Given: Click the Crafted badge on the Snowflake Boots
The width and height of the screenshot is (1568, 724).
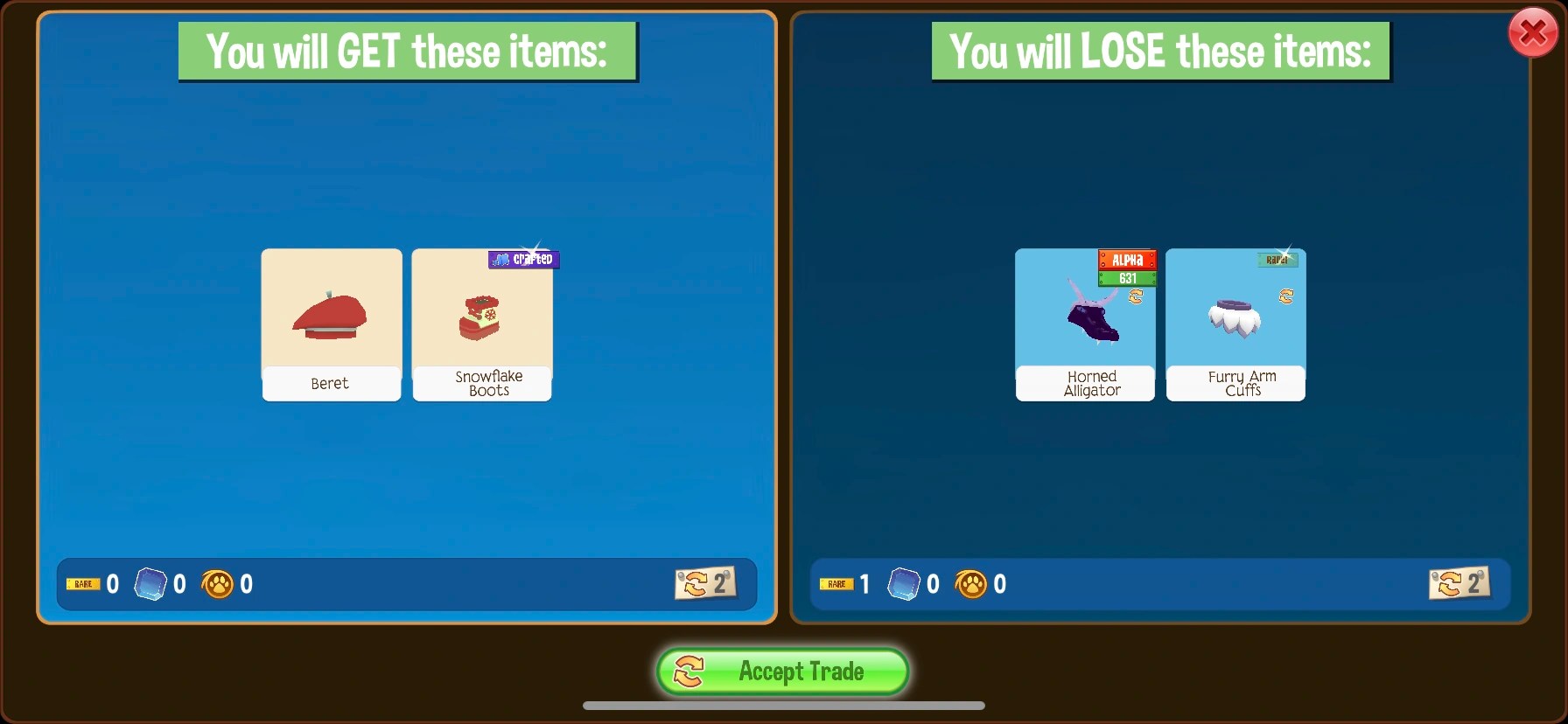Looking at the screenshot, I should [523, 259].
